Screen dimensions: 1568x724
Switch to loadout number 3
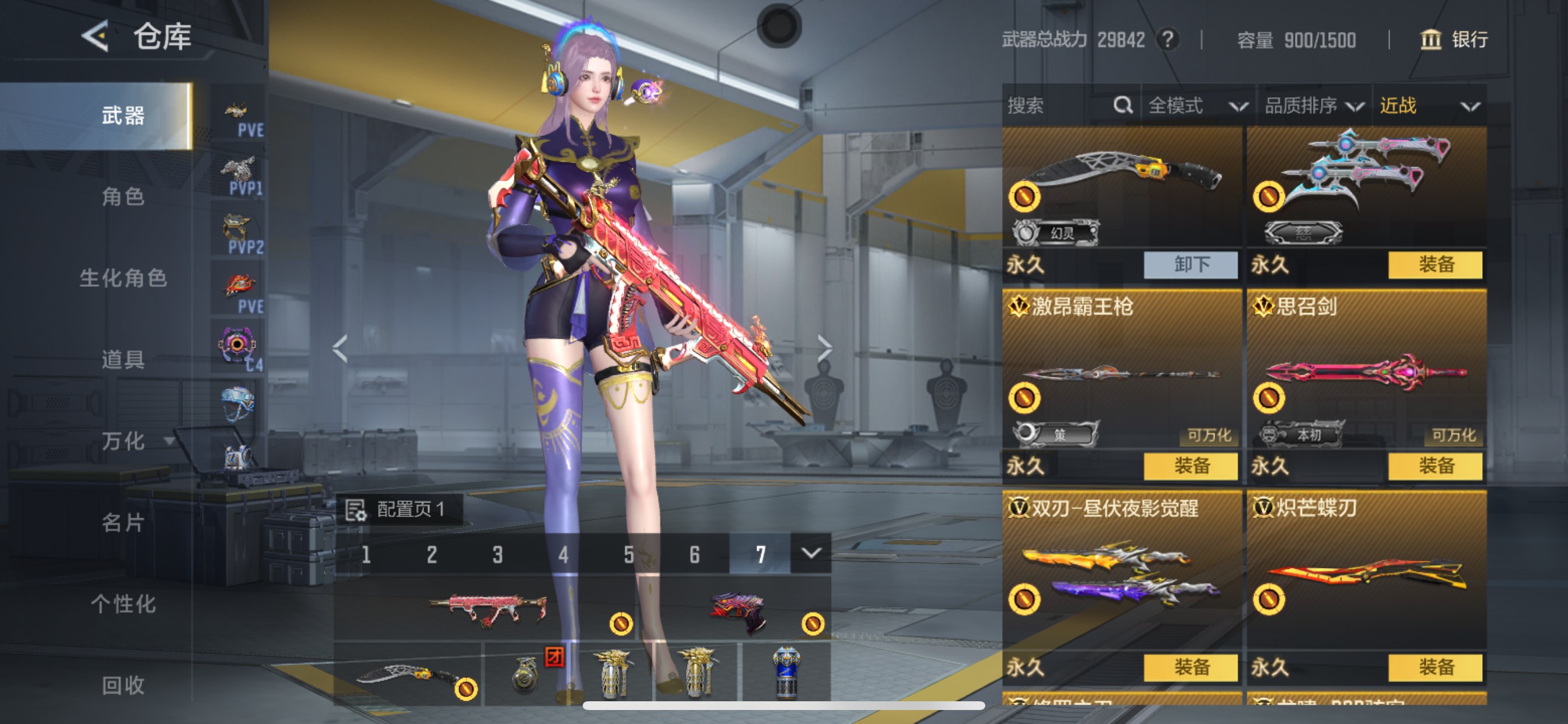click(x=498, y=554)
